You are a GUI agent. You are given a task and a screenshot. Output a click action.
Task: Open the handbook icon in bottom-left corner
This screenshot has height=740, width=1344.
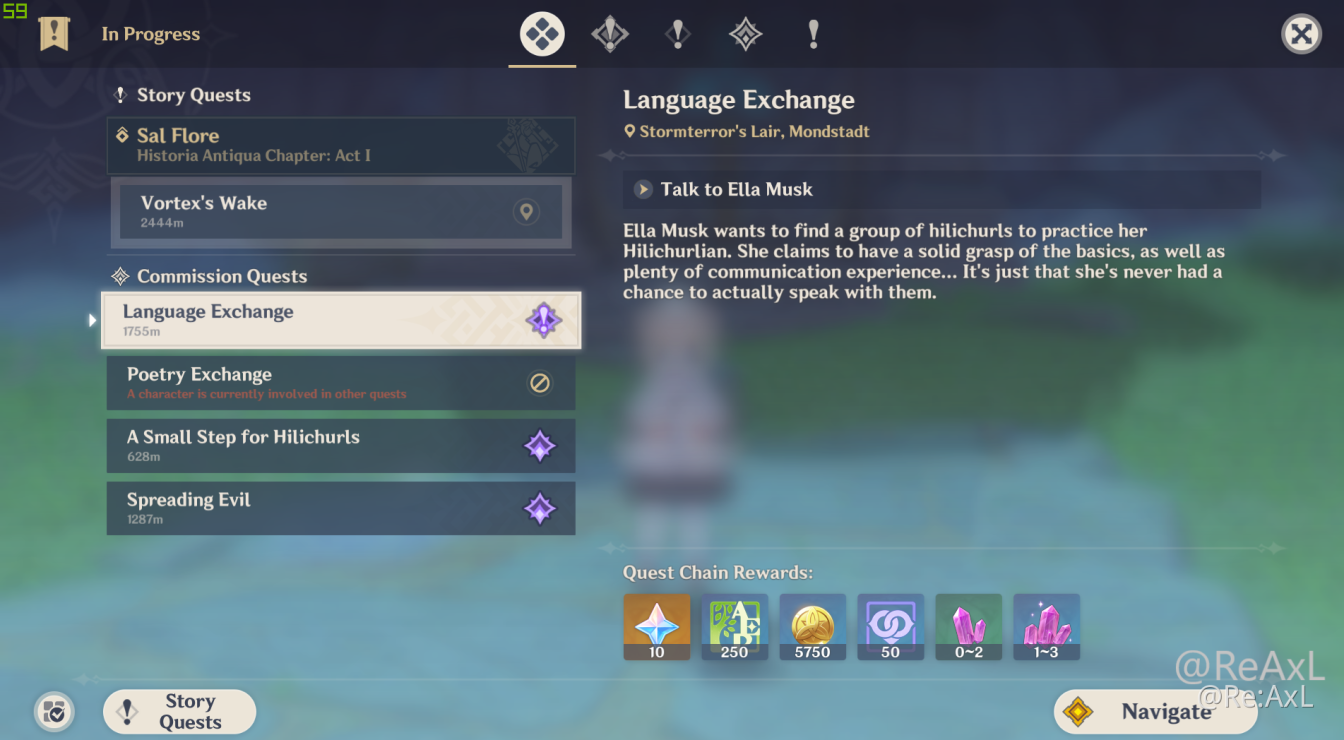coord(54,712)
